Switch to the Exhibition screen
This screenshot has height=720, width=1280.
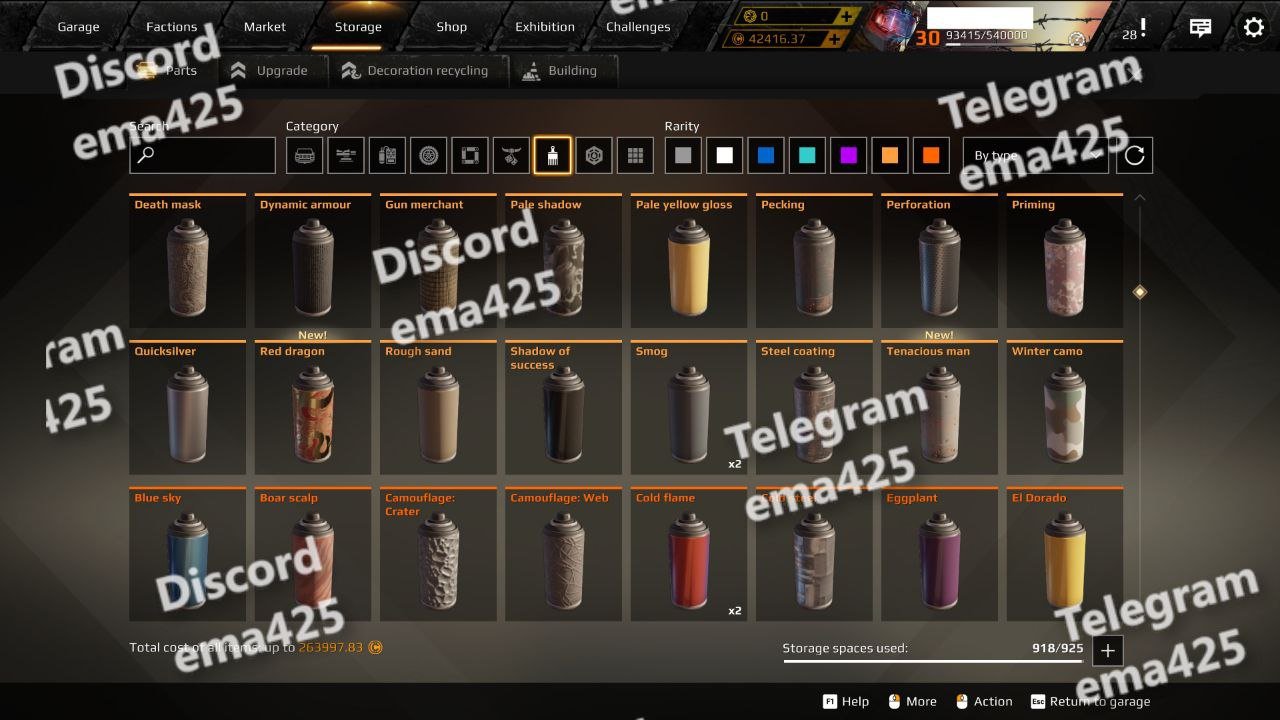(x=545, y=27)
